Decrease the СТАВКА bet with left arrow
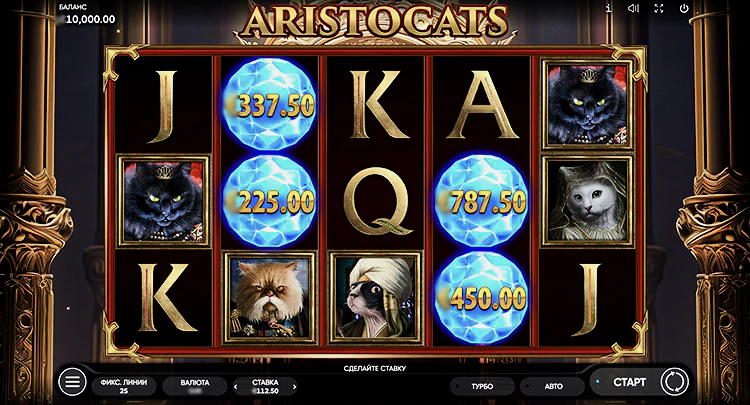This screenshot has width=750, height=405. 237,386
